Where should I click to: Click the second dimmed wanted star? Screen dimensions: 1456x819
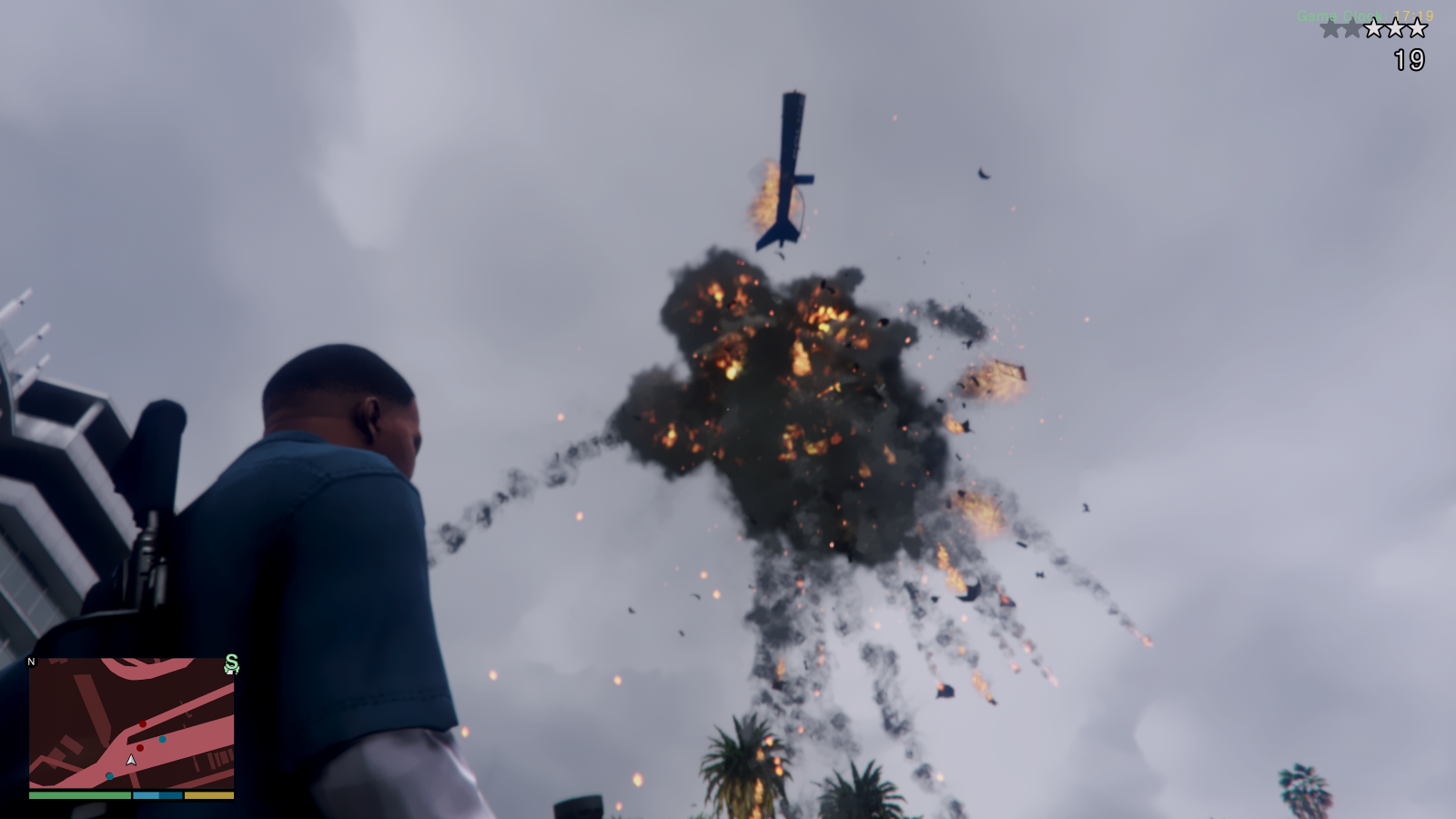[1352, 27]
